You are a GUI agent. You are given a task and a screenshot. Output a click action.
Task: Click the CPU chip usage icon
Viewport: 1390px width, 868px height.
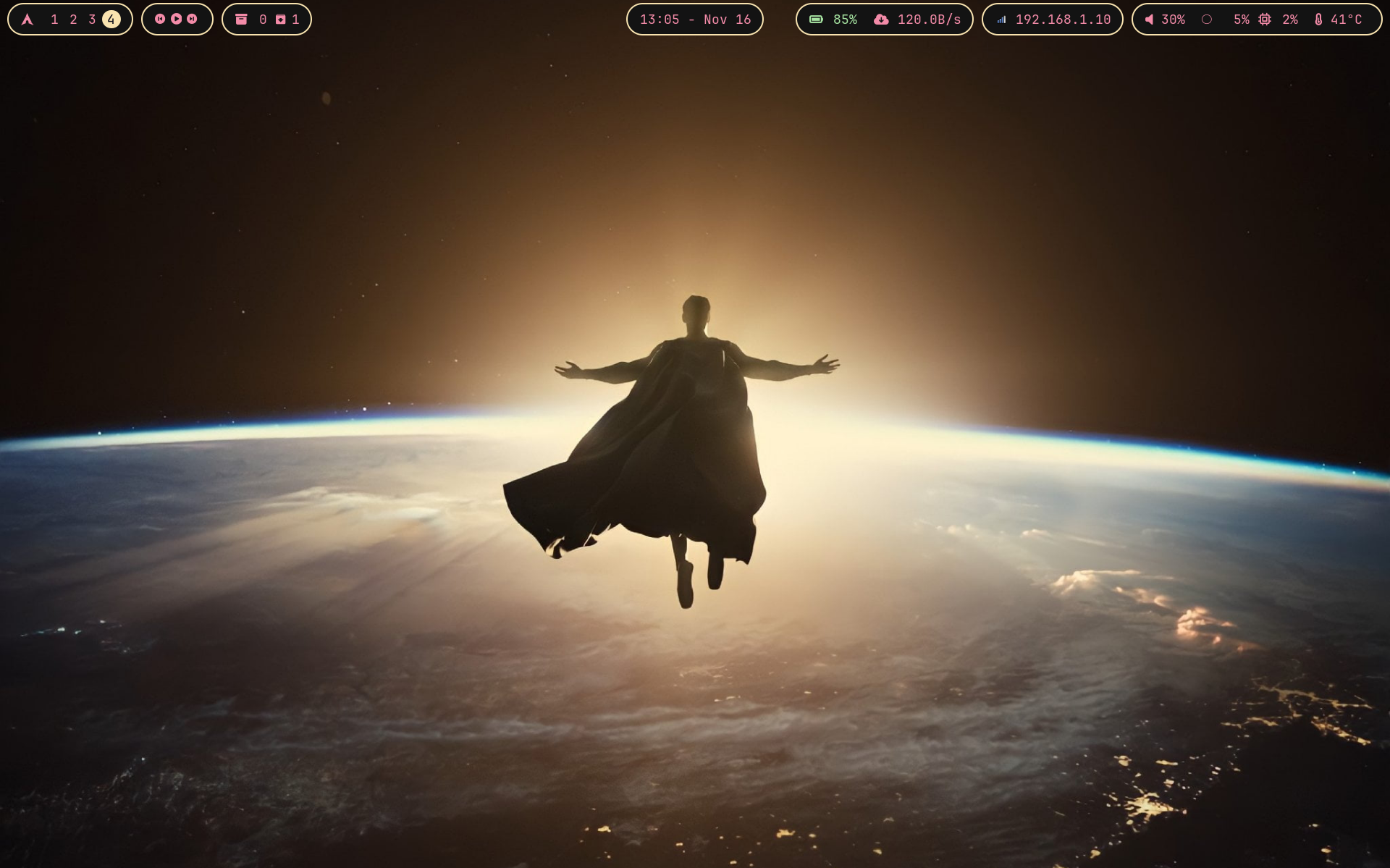click(x=1263, y=20)
